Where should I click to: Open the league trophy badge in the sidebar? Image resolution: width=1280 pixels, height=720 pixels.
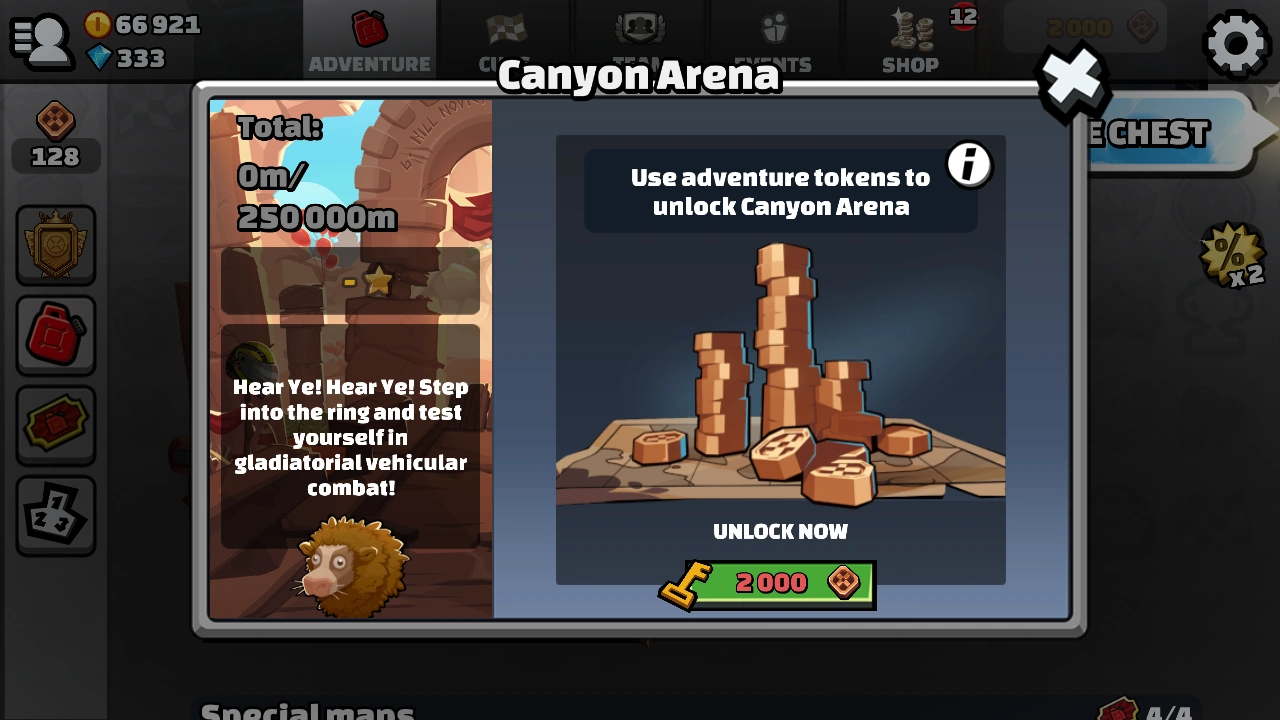point(56,243)
